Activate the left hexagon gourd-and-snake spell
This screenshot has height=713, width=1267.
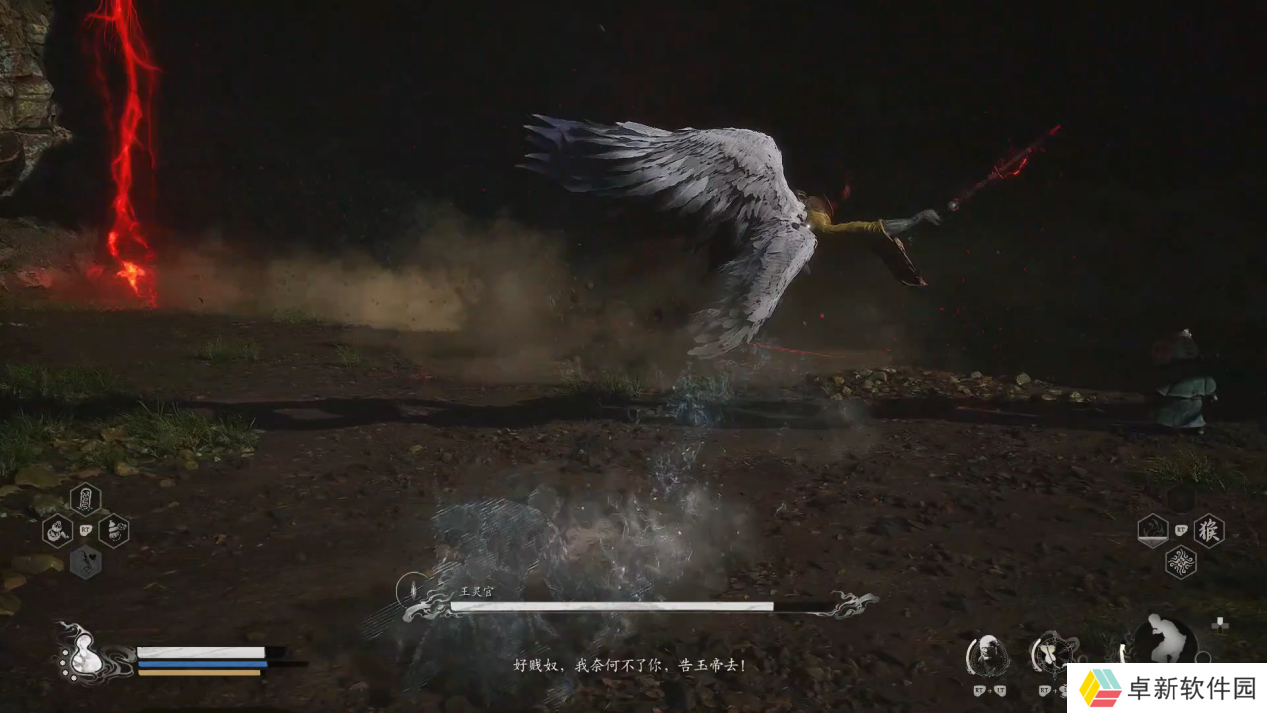[x=58, y=530]
